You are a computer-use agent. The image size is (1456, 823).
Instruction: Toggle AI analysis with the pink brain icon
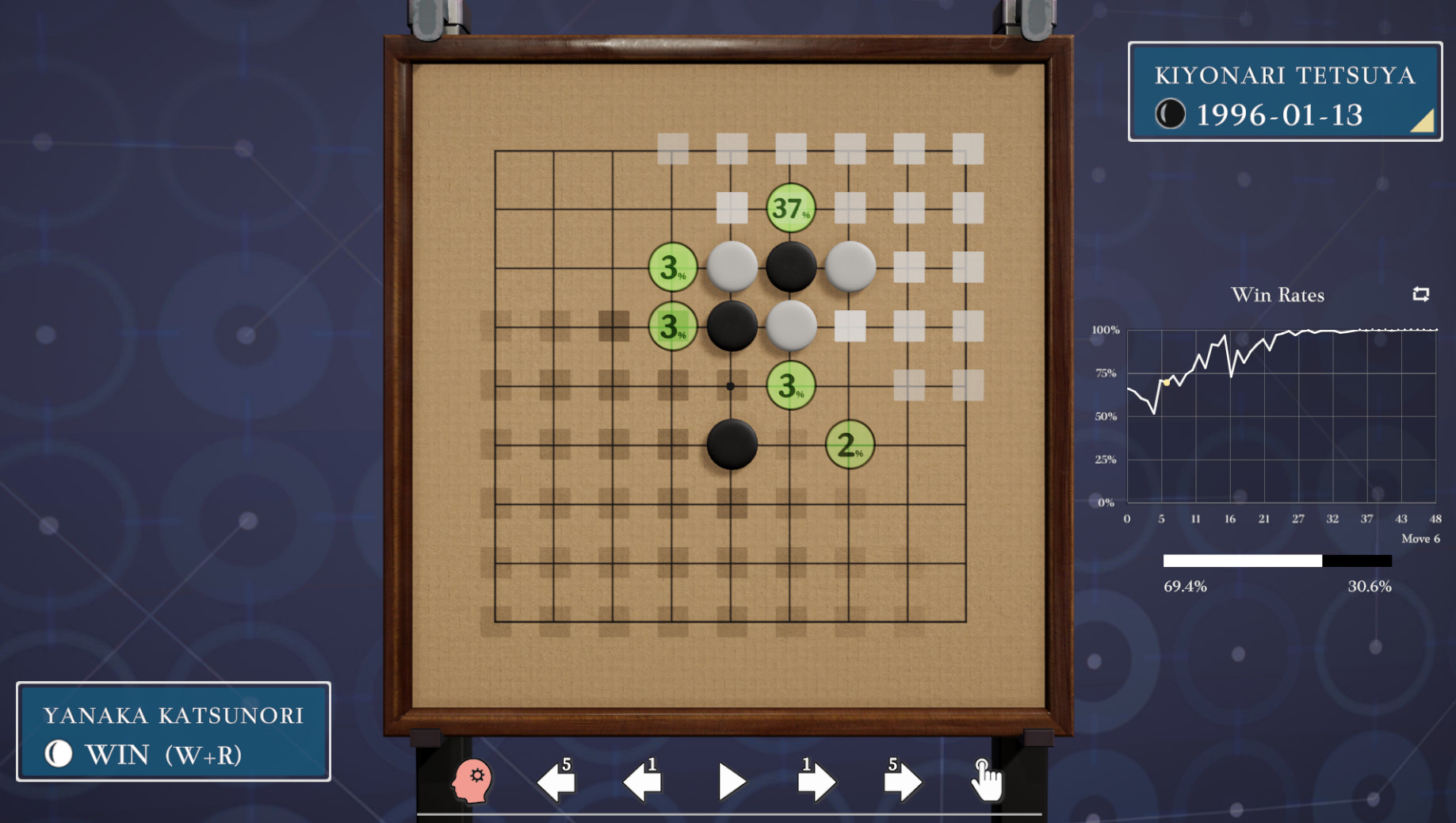coord(473,781)
